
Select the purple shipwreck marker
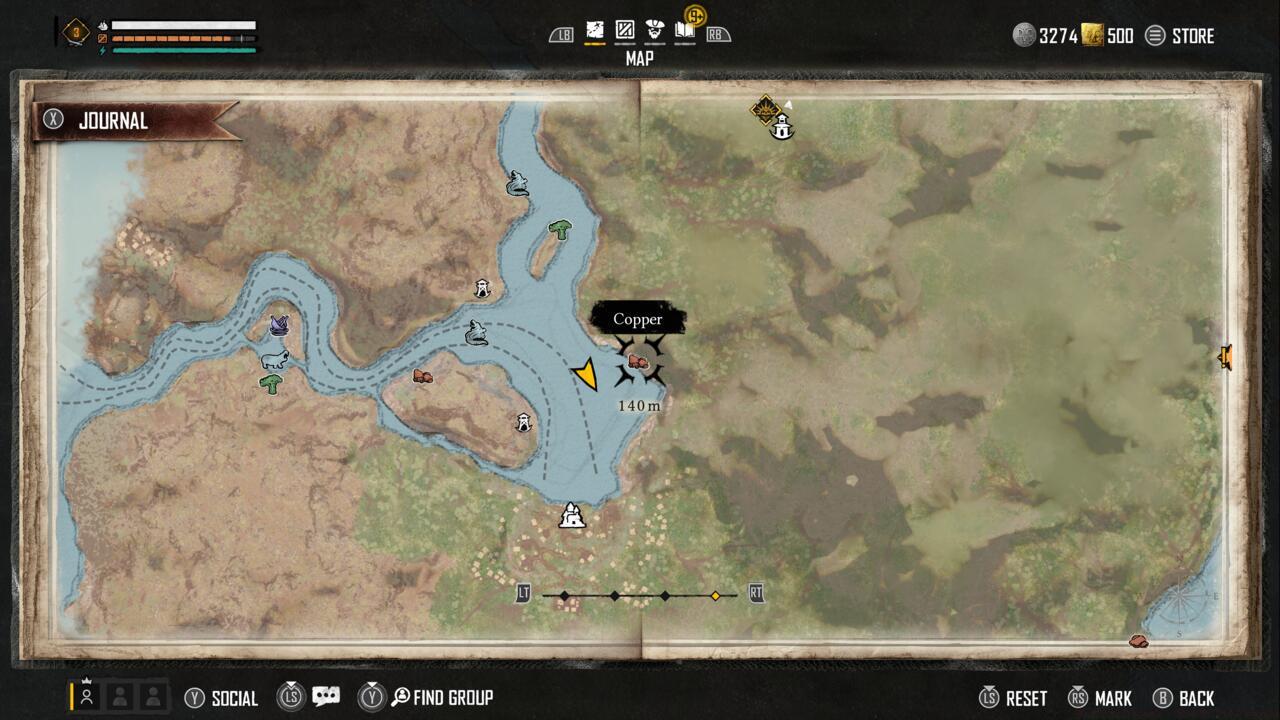[x=279, y=325]
